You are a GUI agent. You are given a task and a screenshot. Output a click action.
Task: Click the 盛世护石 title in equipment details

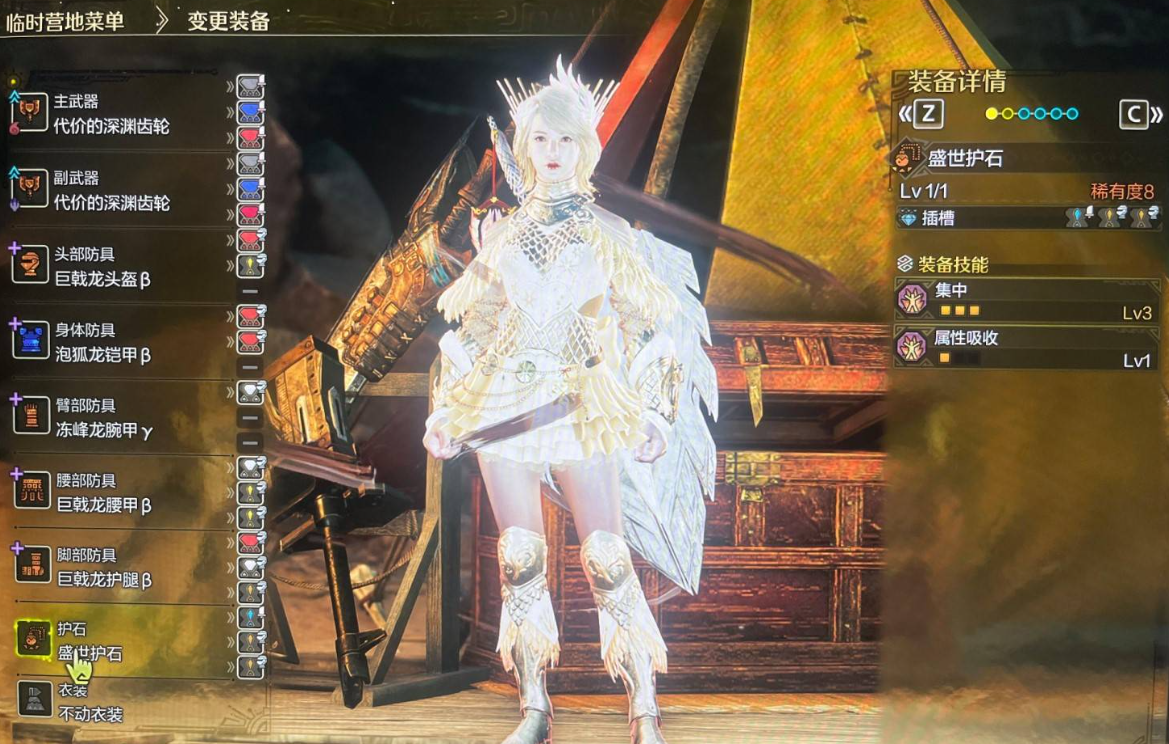coord(965,158)
